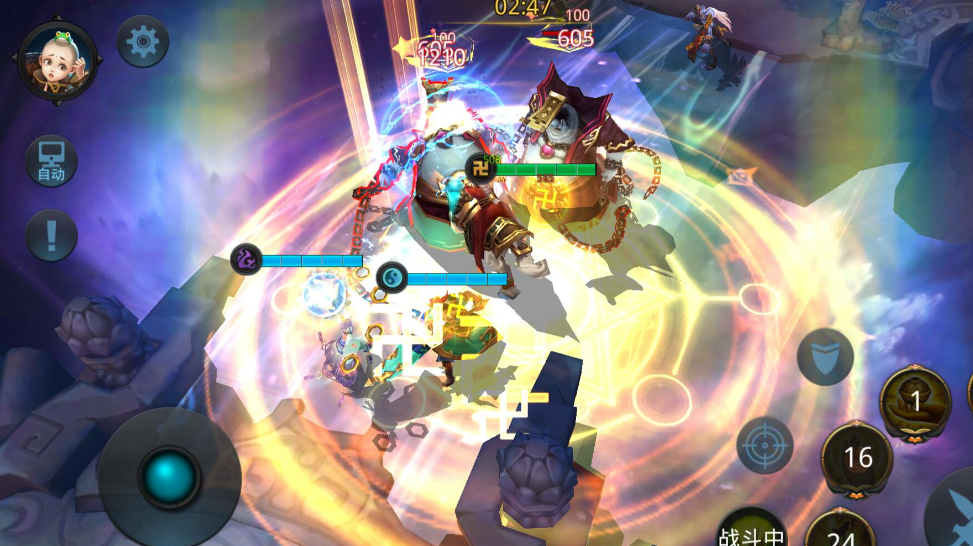Viewport: 973px width, 546px height.
Task: Use the skill with cooldown 24
Action: pyautogui.click(x=841, y=530)
